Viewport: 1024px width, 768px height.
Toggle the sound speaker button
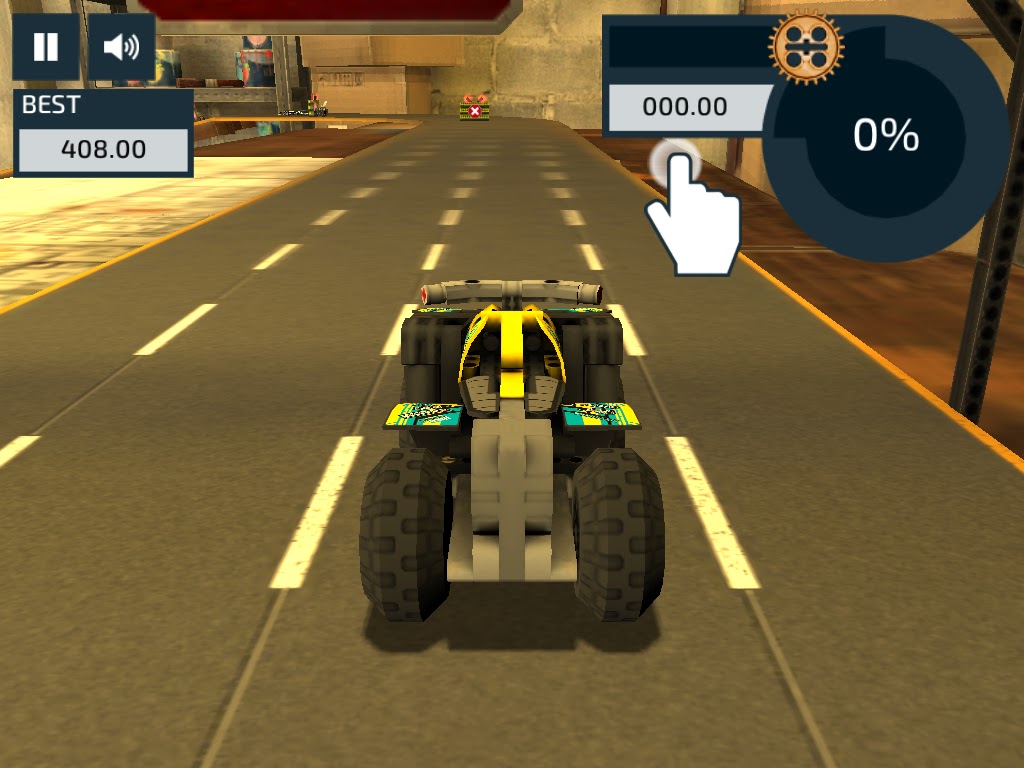point(122,47)
